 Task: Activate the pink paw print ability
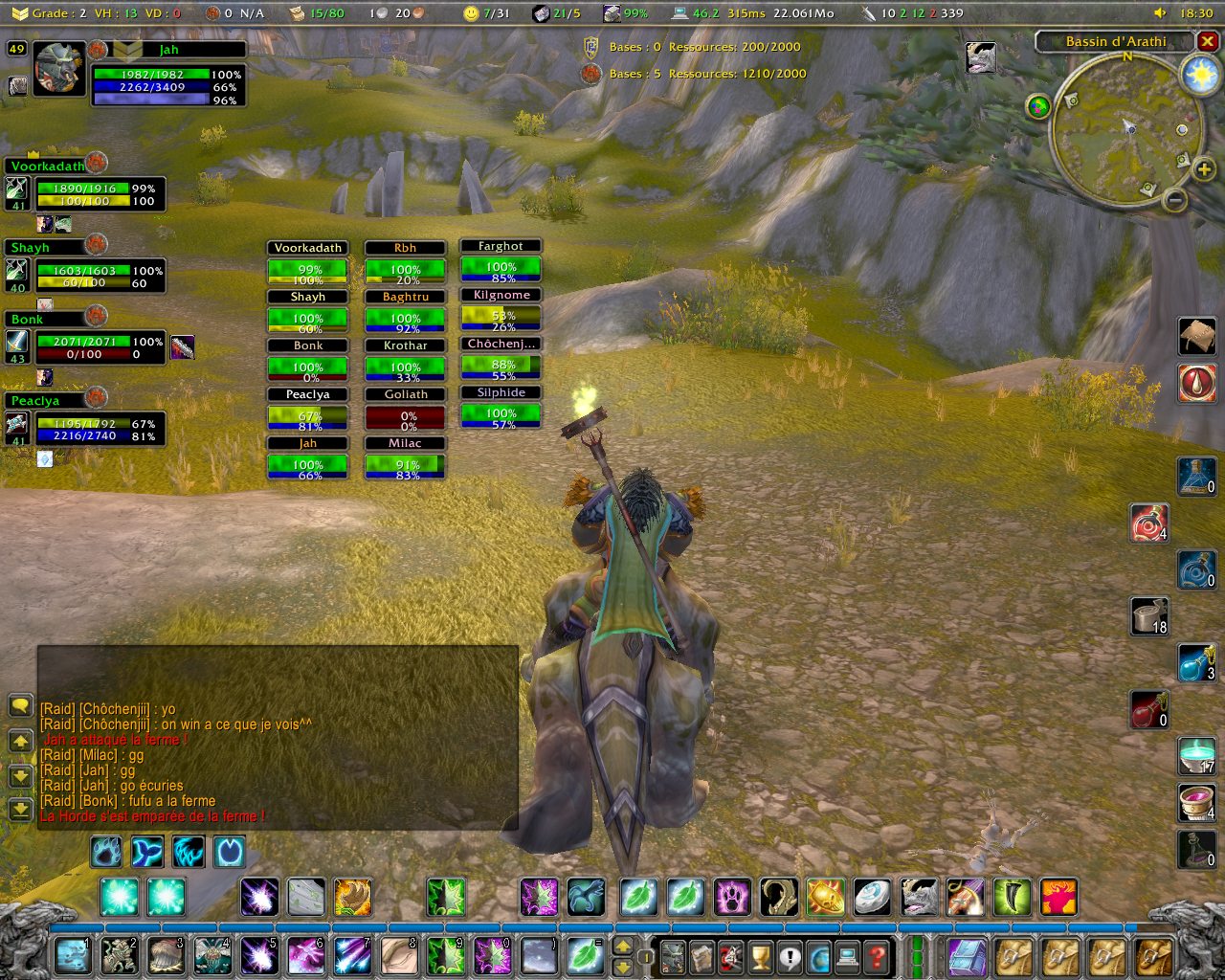732,898
